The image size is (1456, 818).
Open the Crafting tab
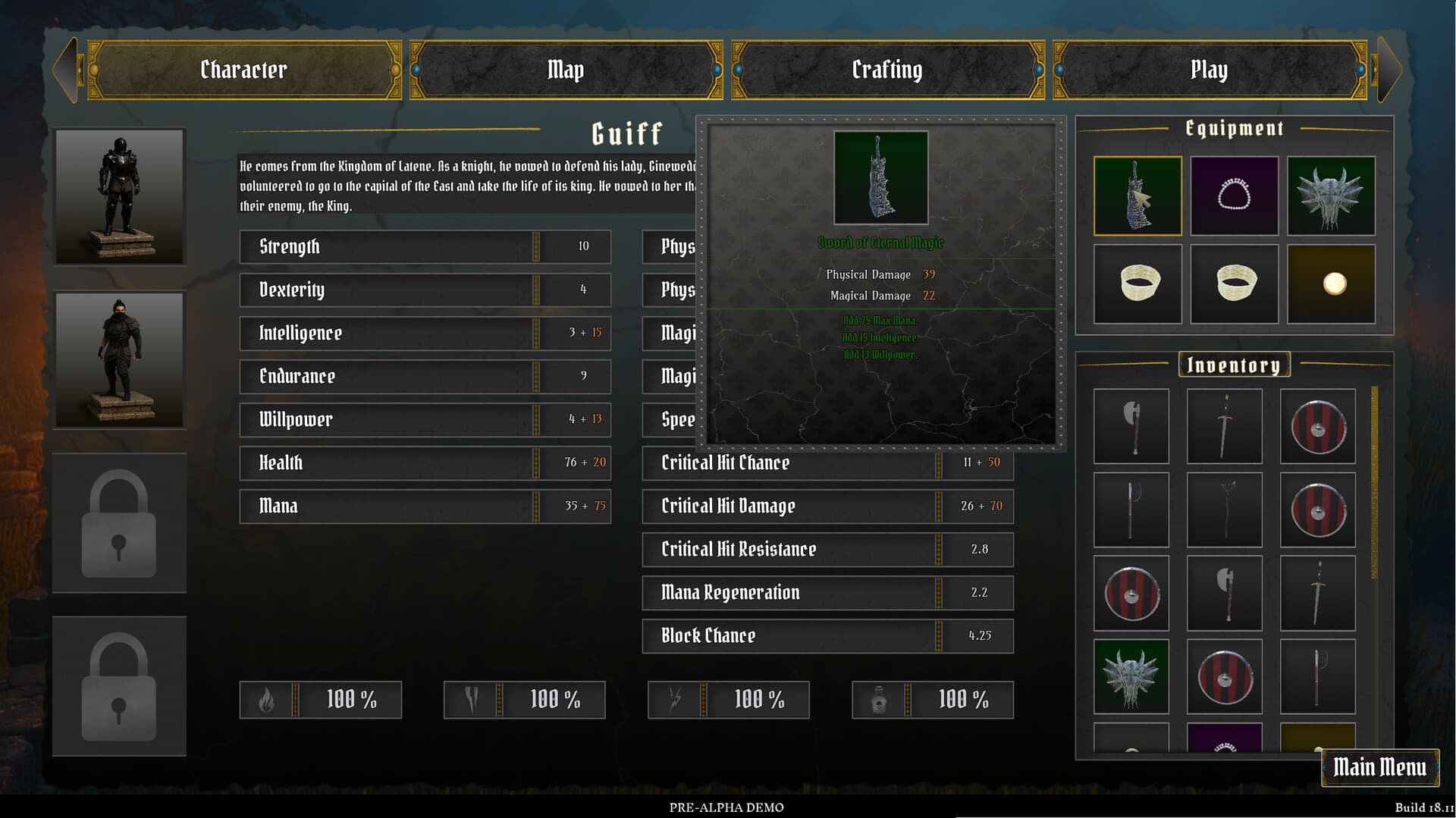coord(887,70)
